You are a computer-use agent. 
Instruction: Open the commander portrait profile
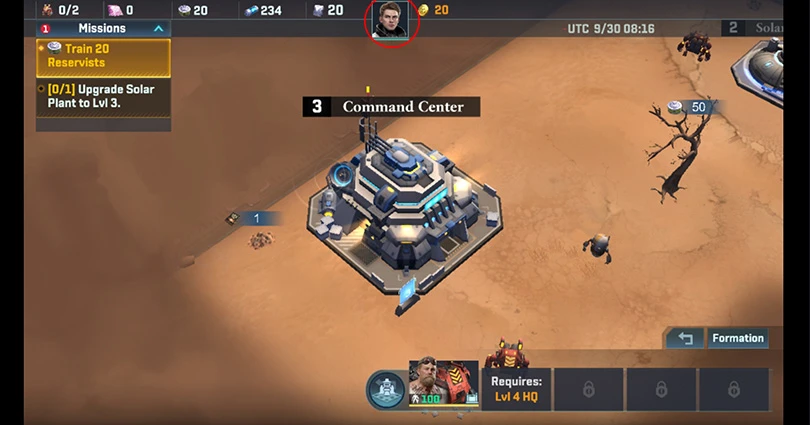(390, 20)
